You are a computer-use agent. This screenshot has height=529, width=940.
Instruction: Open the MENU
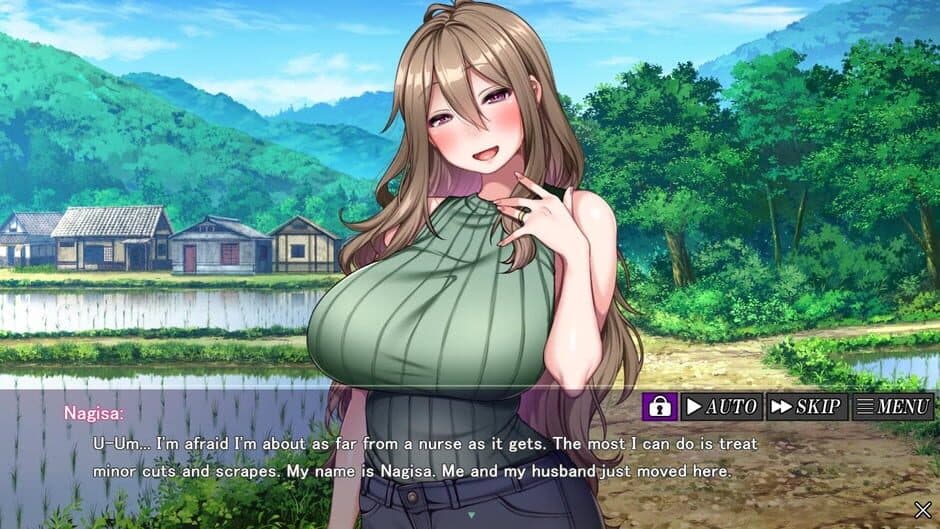pyautogui.click(x=892, y=406)
